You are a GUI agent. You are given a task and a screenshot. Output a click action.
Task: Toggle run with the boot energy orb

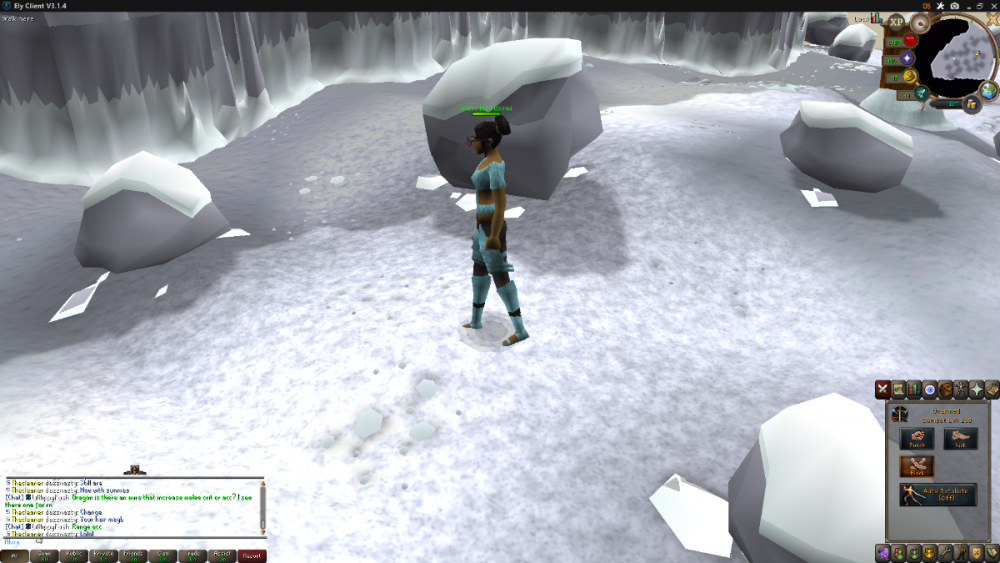912,76
